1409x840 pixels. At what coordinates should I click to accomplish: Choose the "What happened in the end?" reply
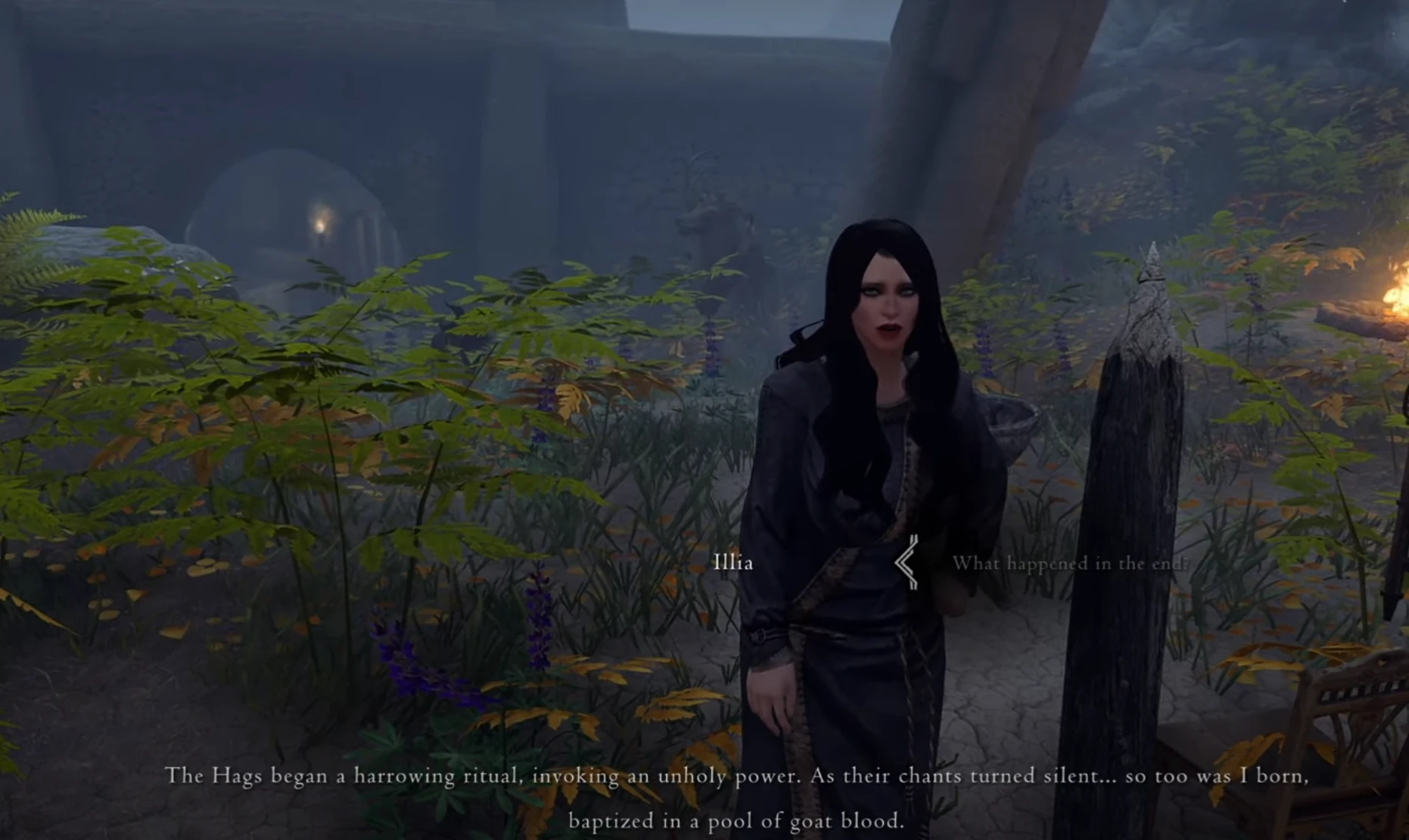coord(1069,564)
